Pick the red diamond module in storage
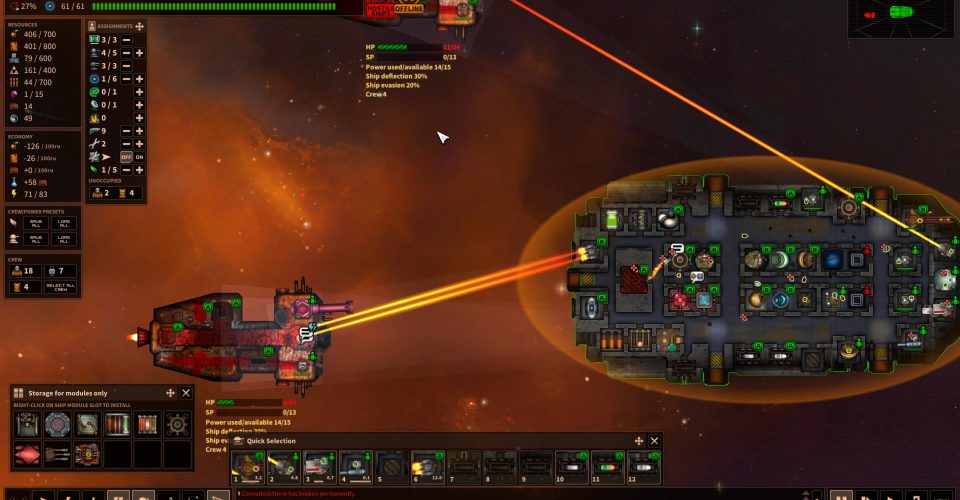Viewport: 960px width, 500px height. 26,455
